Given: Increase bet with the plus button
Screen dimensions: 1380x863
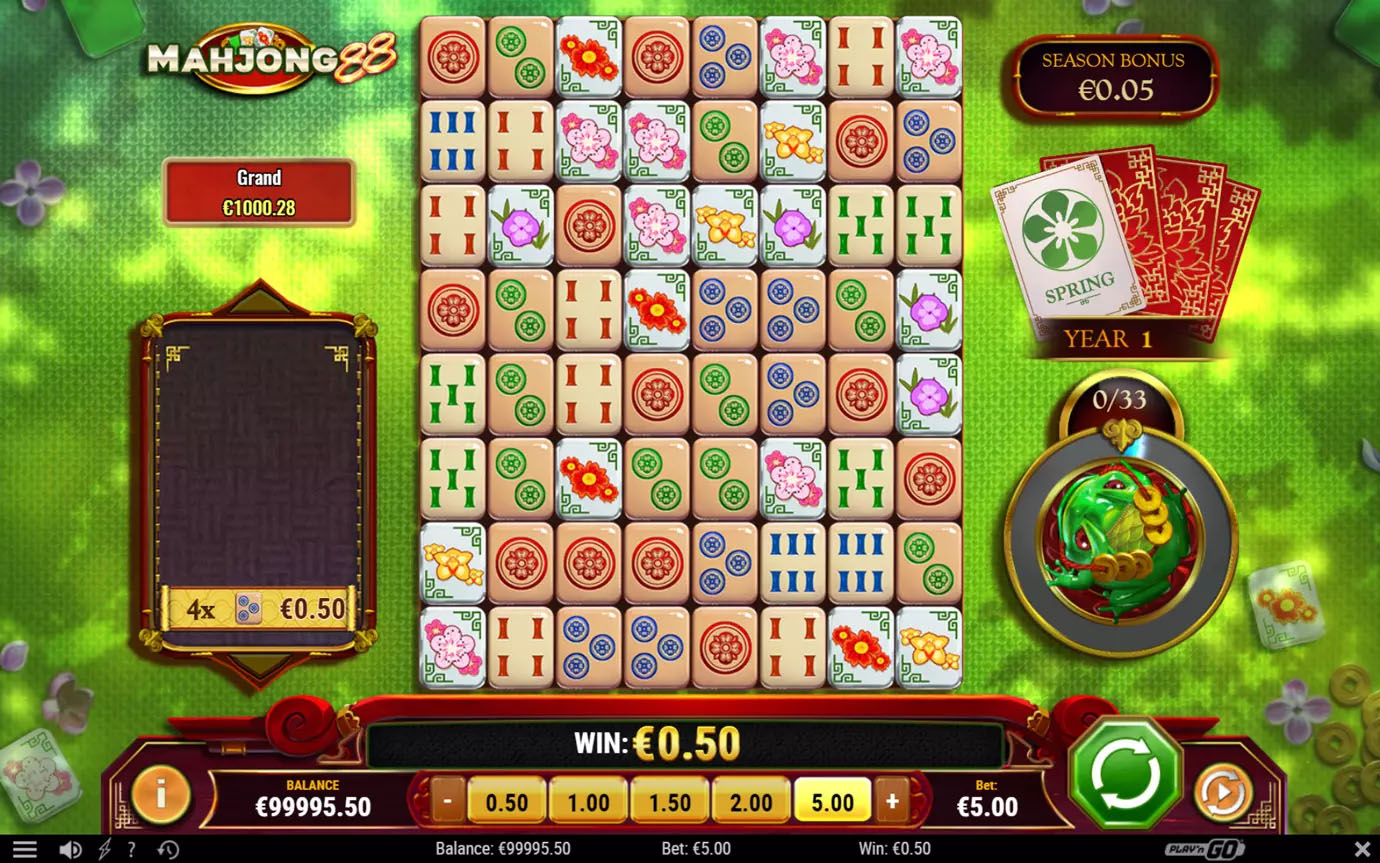Looking at the screenshot, I should coord(892,802).
